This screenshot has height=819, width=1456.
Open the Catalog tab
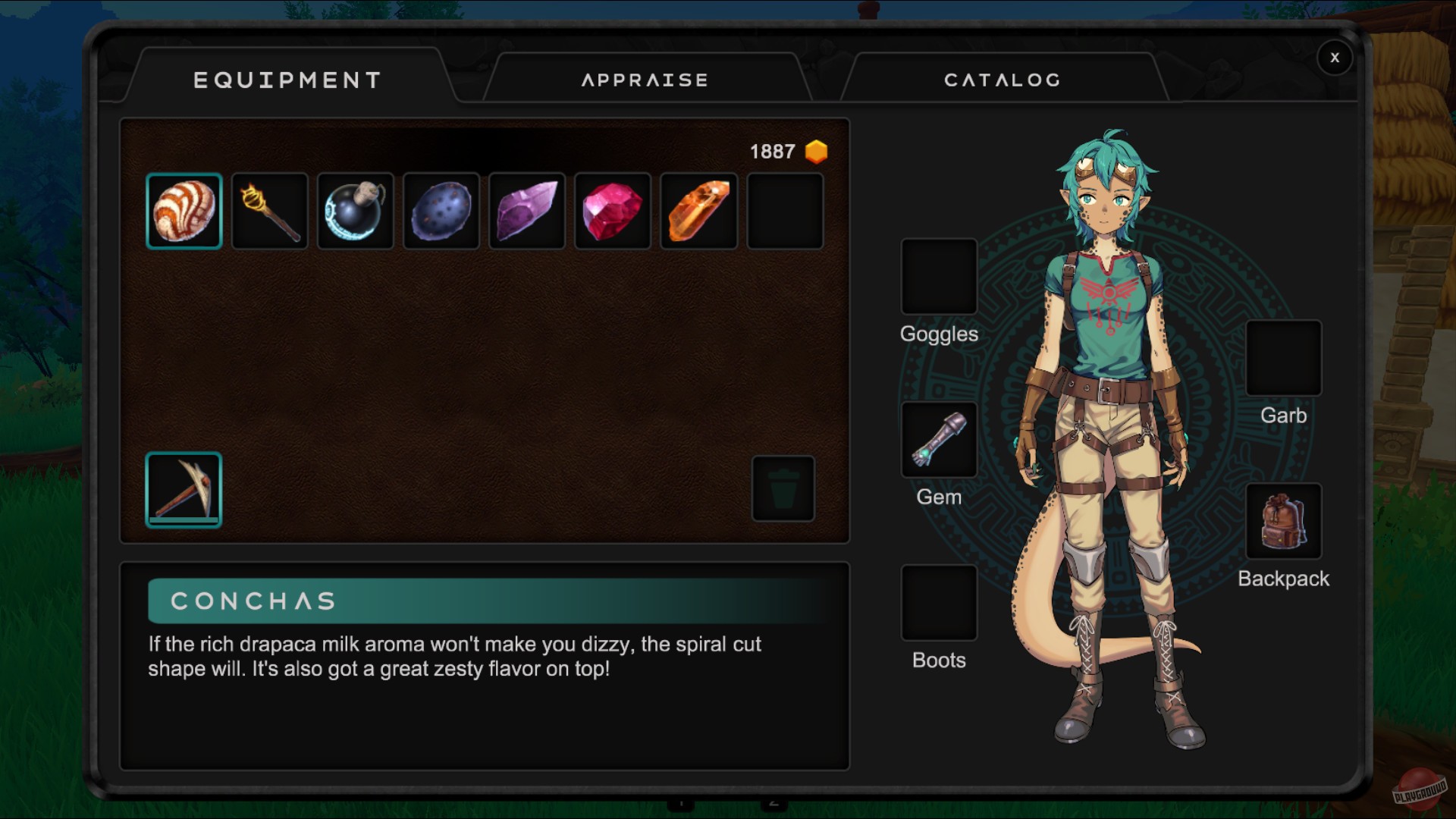1002,80
